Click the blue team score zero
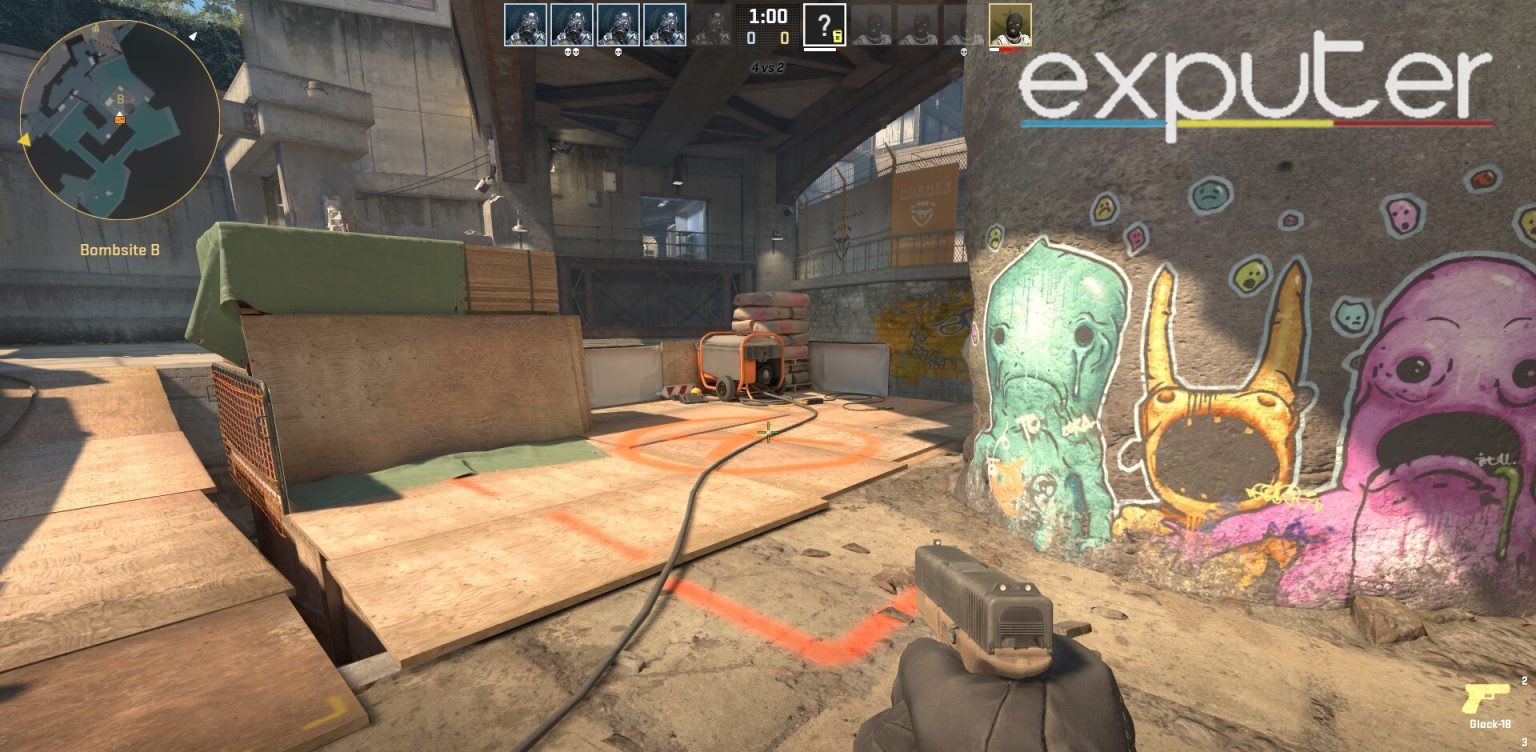Viewport: 1536px width, 752px height. click(x=750, y=36)
